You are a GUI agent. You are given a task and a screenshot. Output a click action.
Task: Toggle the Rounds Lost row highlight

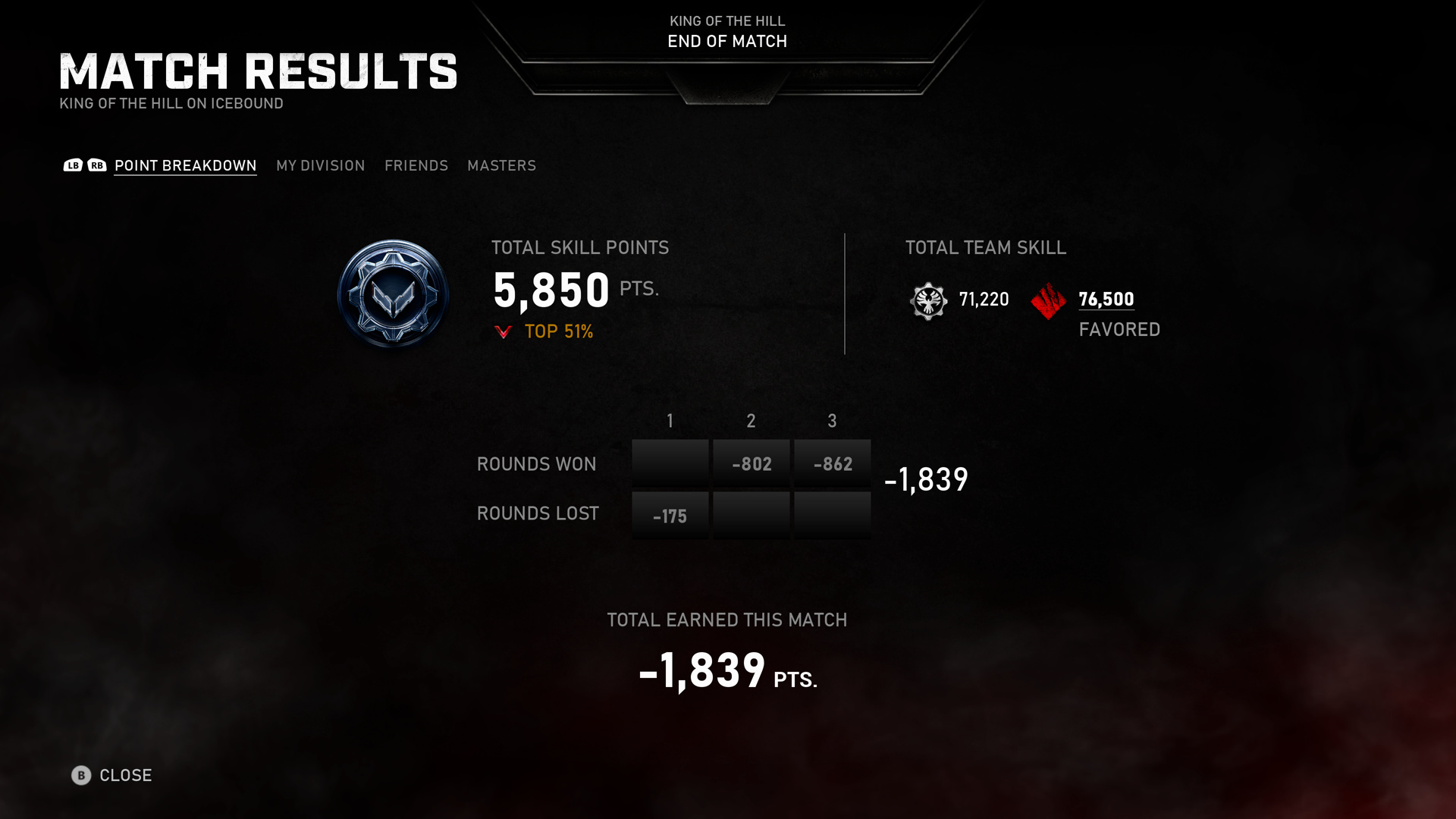pos(538,513)
